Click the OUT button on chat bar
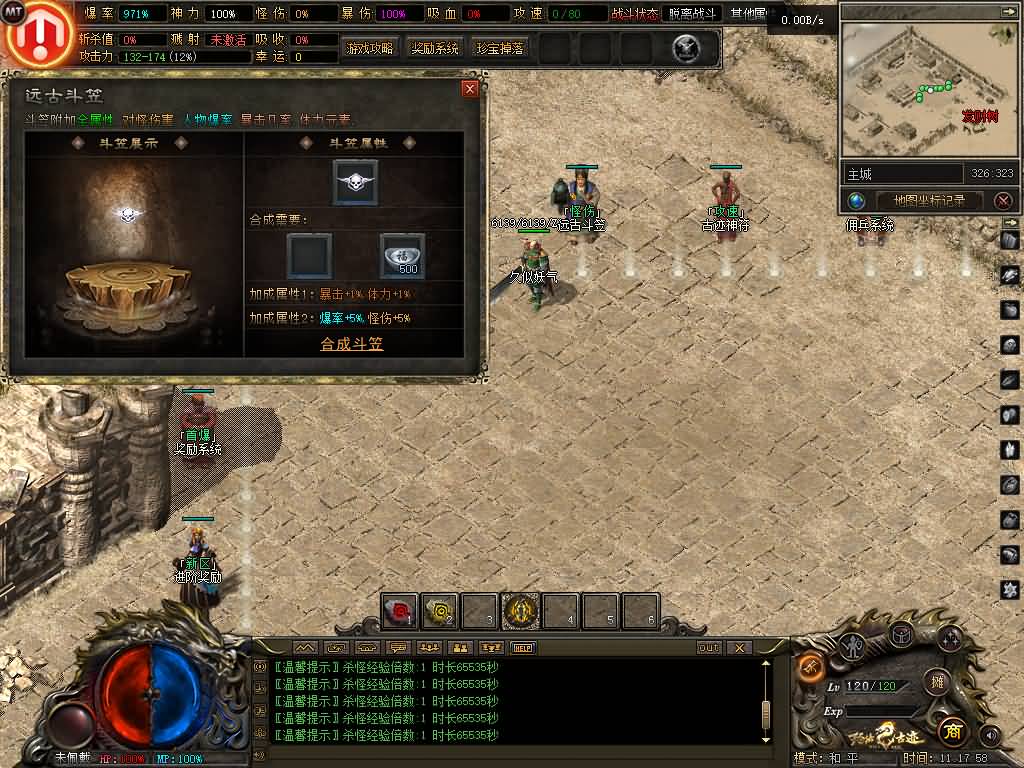 [x=709, y=647]
